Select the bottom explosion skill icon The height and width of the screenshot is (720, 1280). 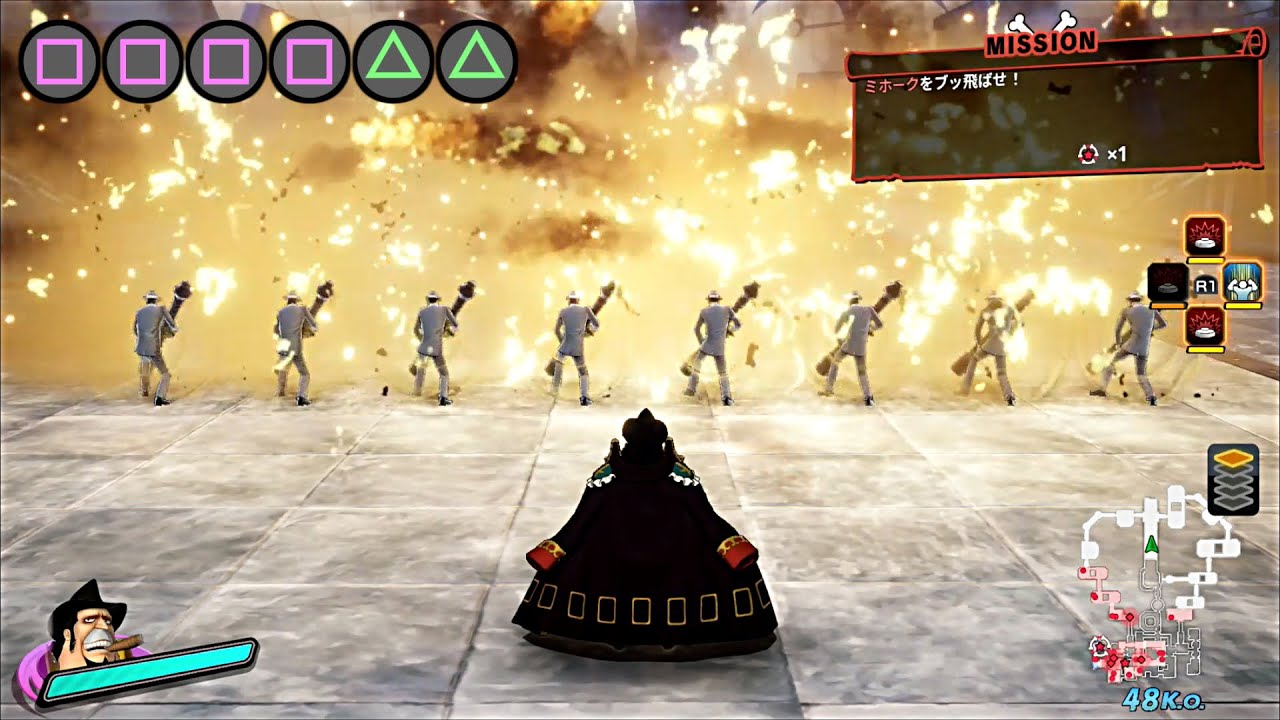[1204, 327]
